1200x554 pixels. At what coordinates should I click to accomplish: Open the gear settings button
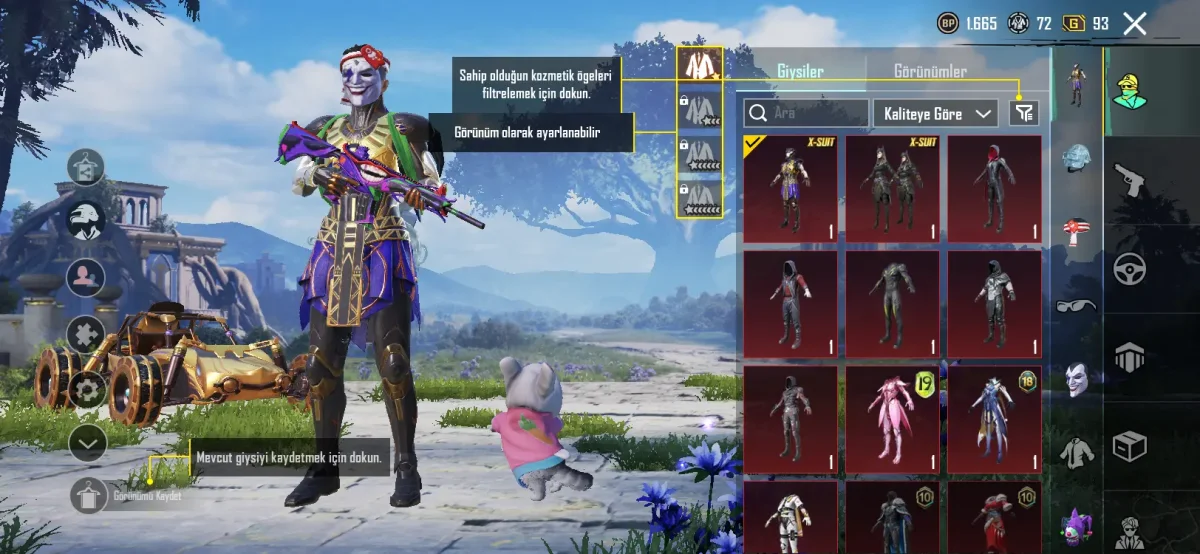87,389
